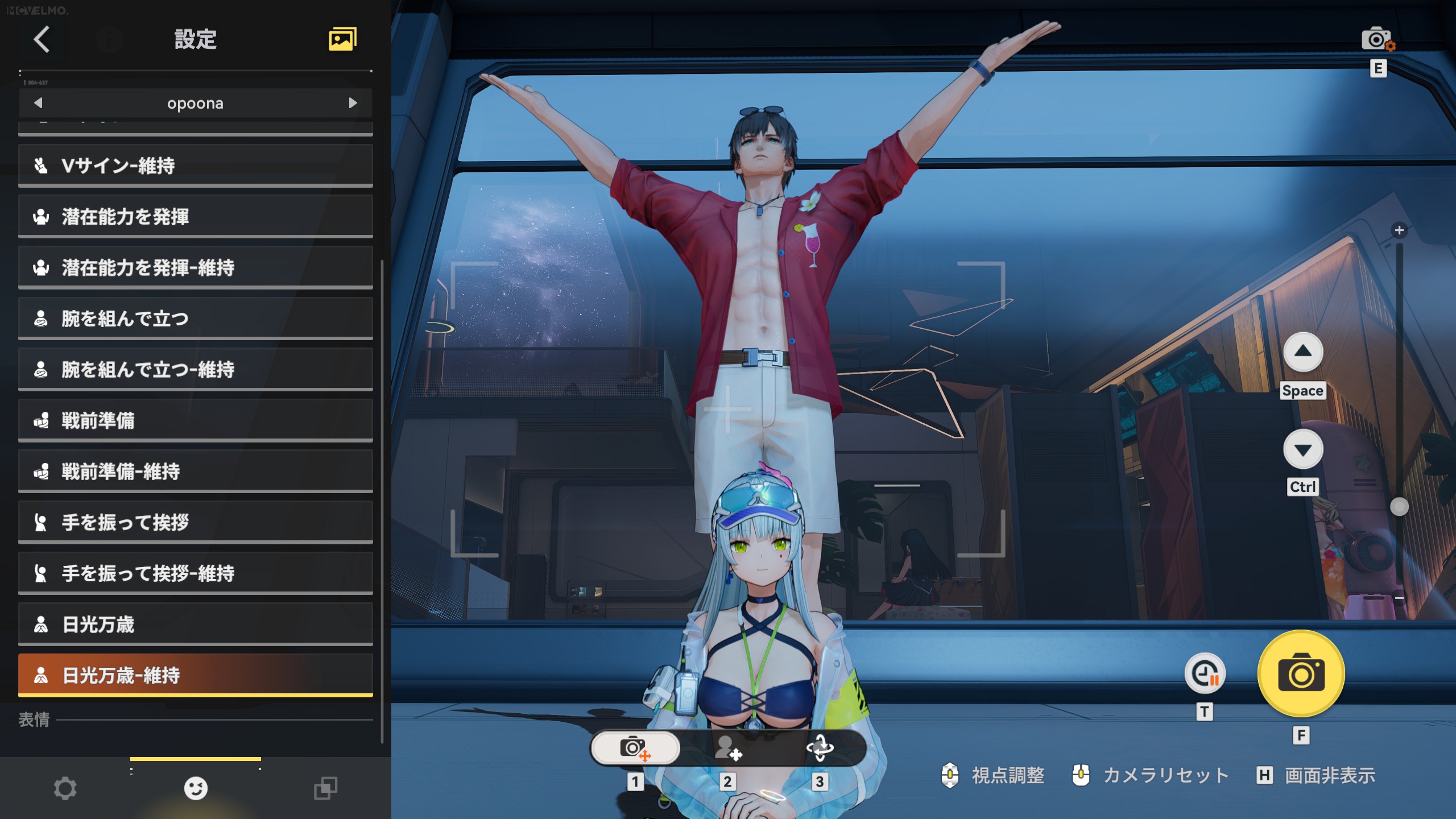
Task: Click the highlighted 日光万歳-維持 pose
Action: tap(195, 675)
